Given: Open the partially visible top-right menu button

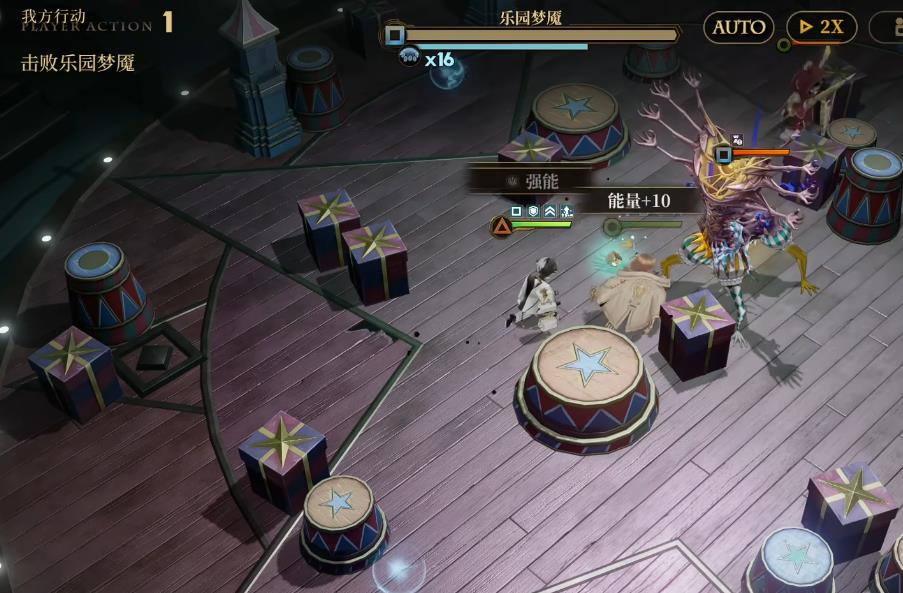Looking at the screenshot, I should 887,27.
